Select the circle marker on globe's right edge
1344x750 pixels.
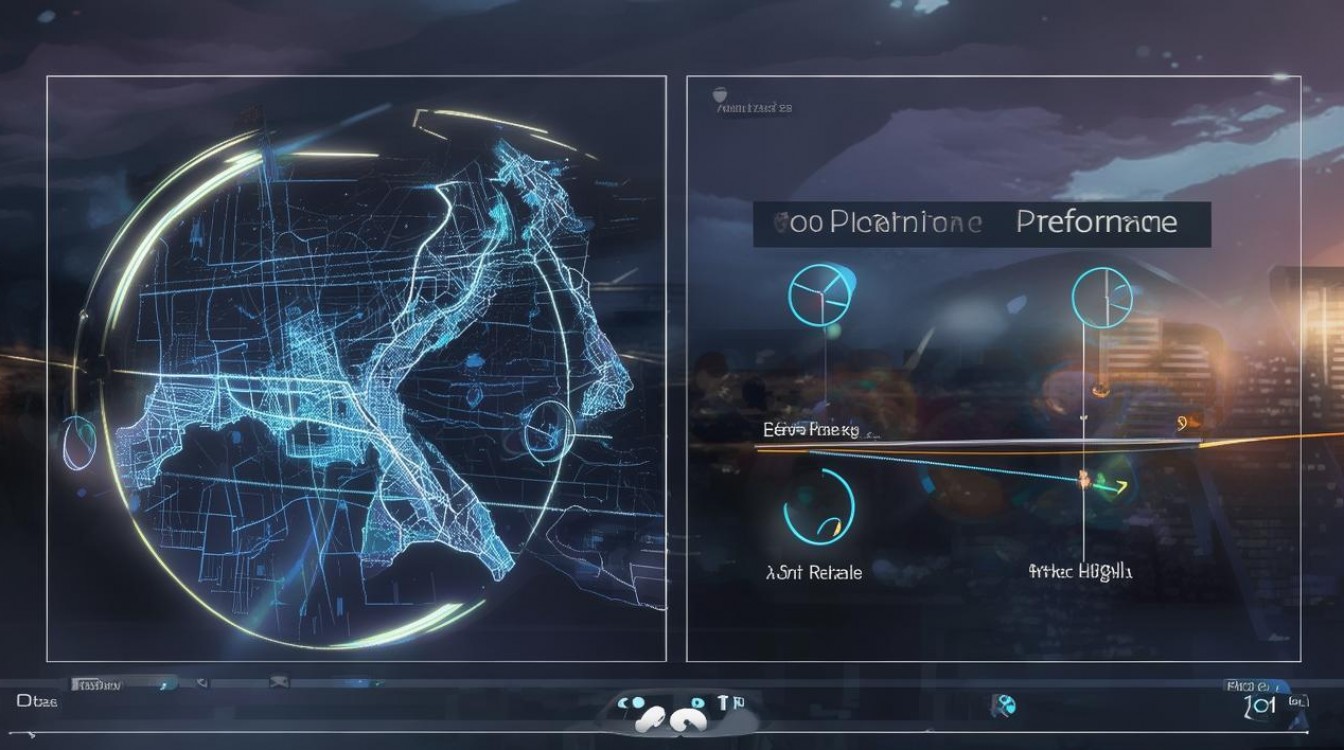click(x=547, y=431)
